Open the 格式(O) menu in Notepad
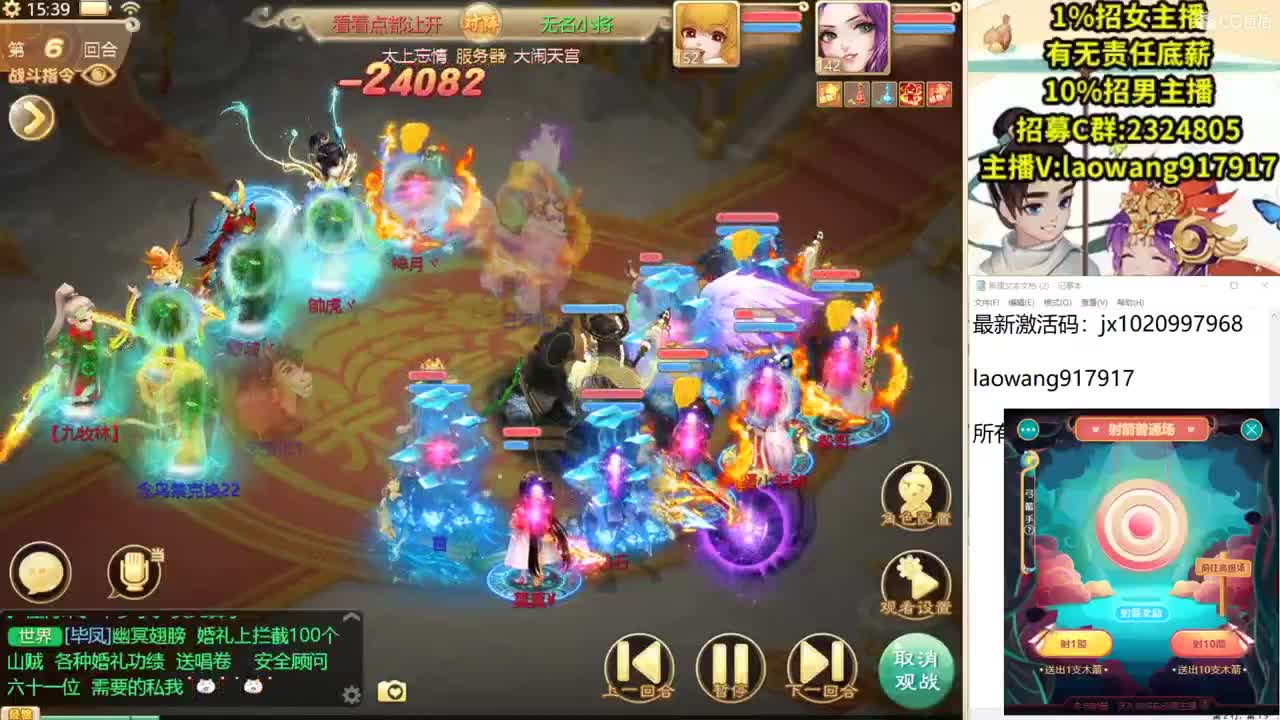Screen dimensions: 1280x720 click(1056, 302)
